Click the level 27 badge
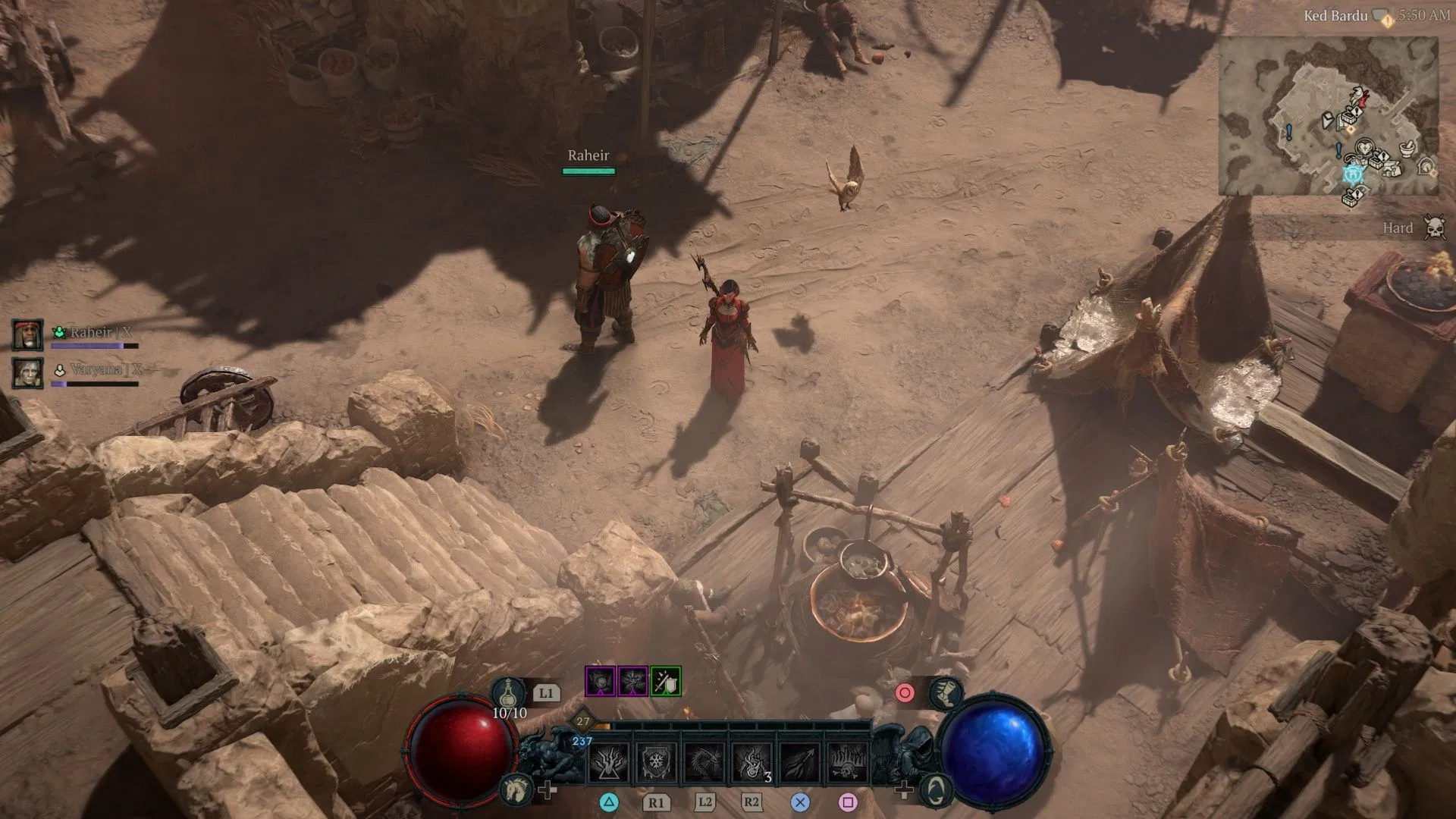 582,722
